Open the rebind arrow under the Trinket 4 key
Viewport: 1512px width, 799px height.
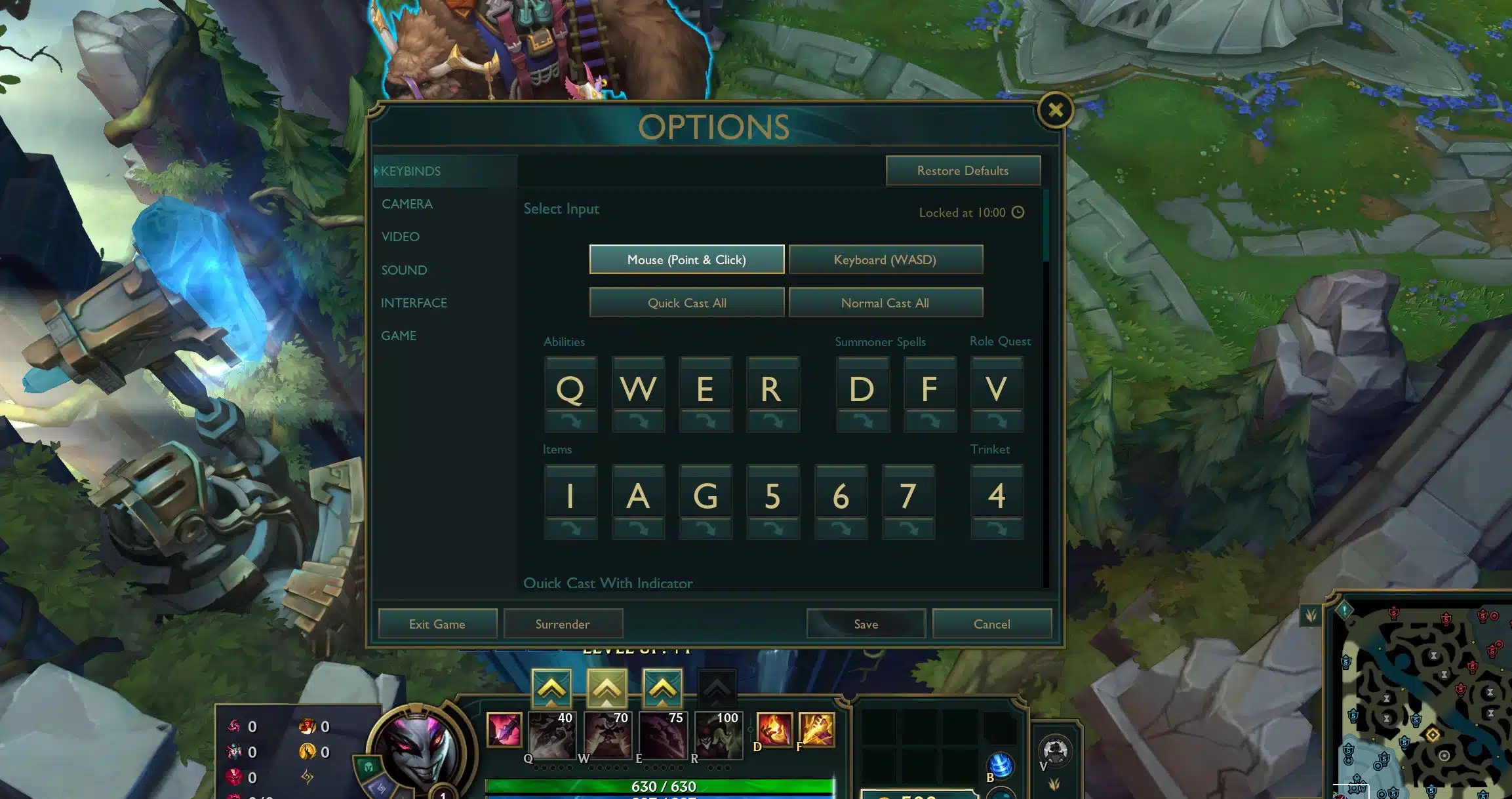997,528
